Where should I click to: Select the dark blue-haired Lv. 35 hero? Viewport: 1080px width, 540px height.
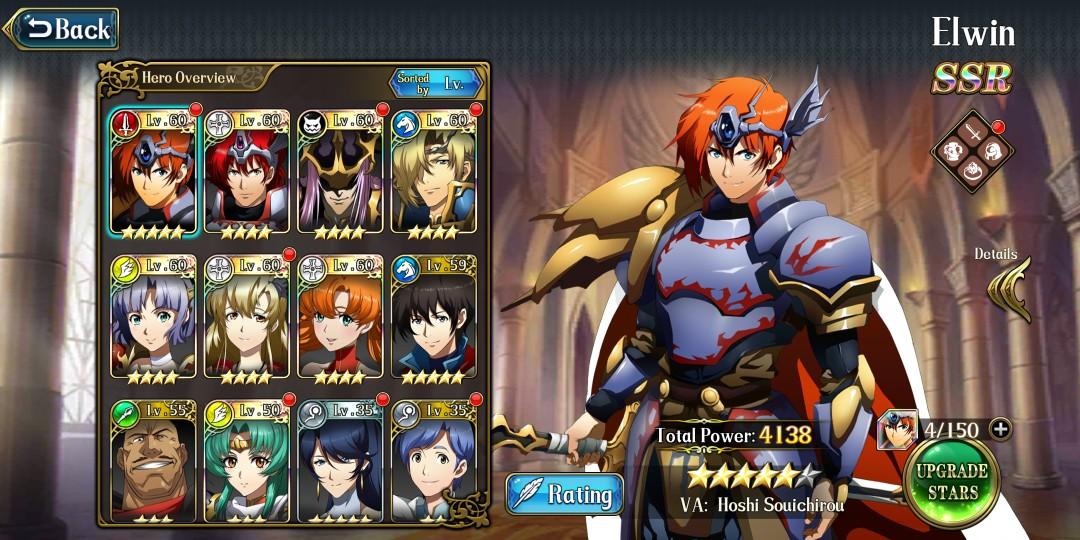coord(340,462)
